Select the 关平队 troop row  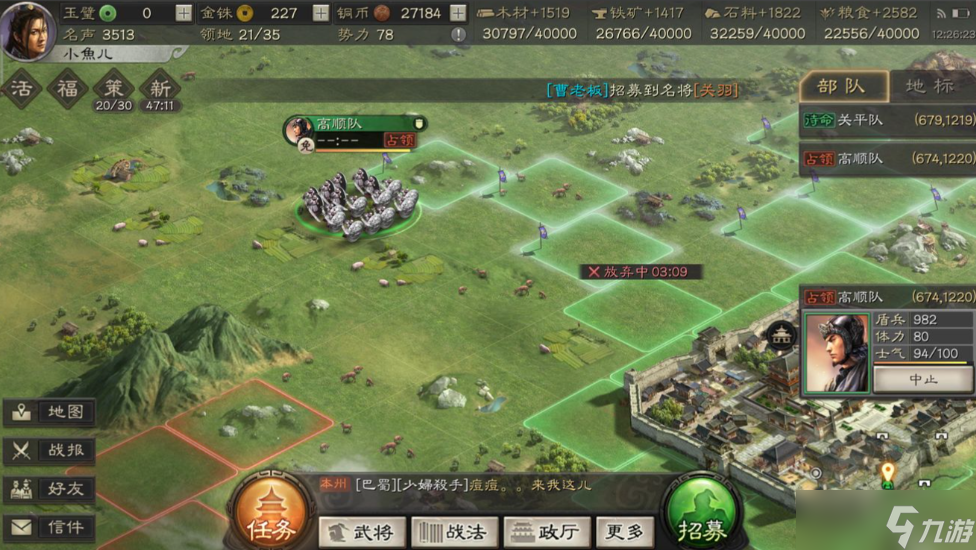point(887,121)
